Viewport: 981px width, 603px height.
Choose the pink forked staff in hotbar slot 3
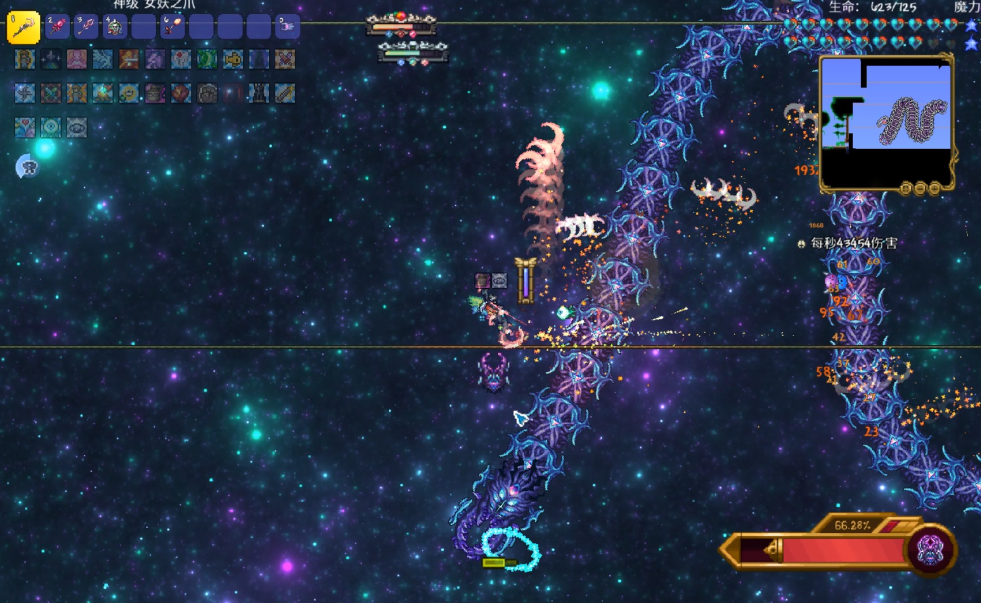pyautogui.click(x=86, y=27)
